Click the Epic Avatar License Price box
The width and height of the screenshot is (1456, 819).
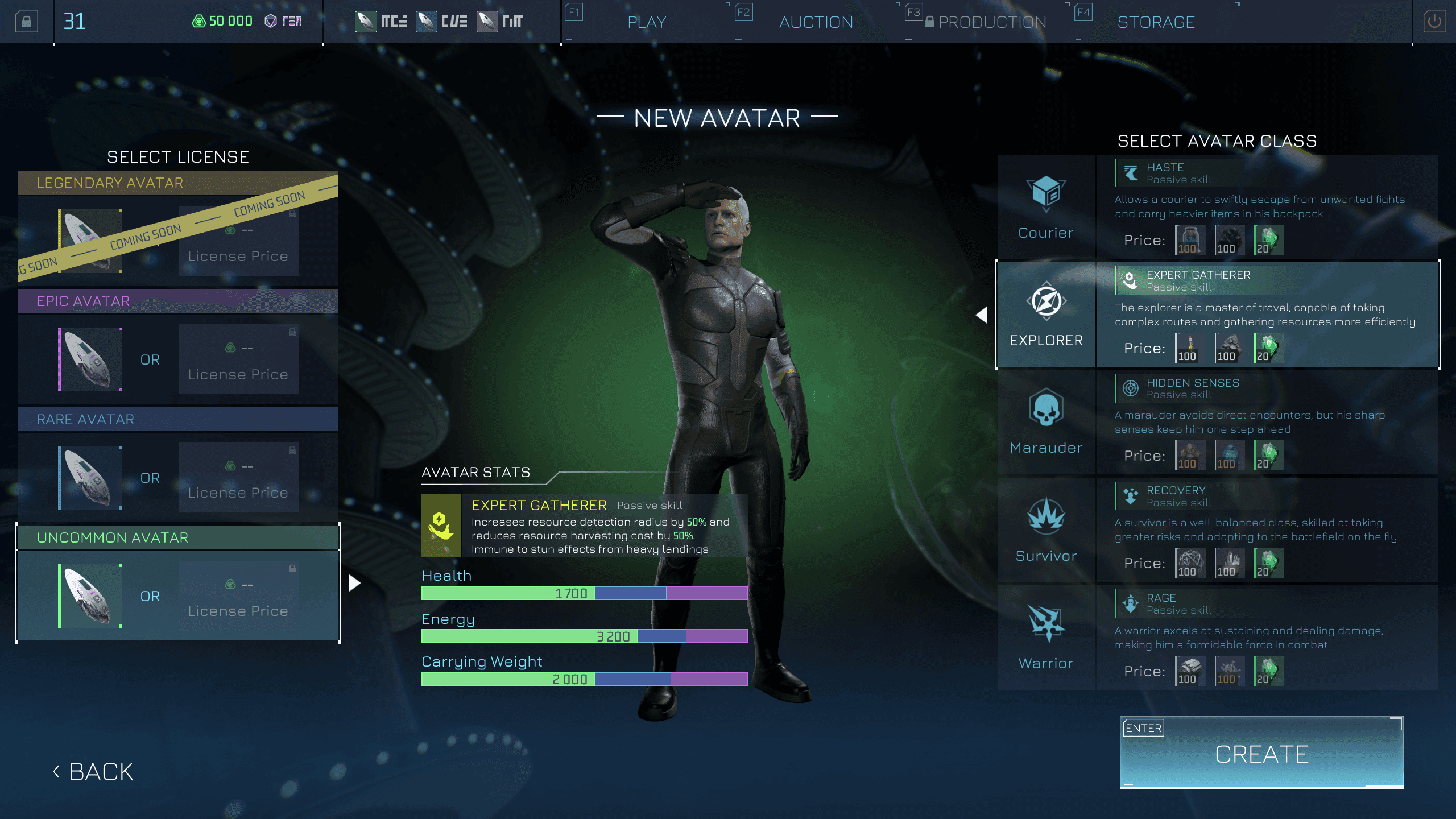tap(238, 359)
